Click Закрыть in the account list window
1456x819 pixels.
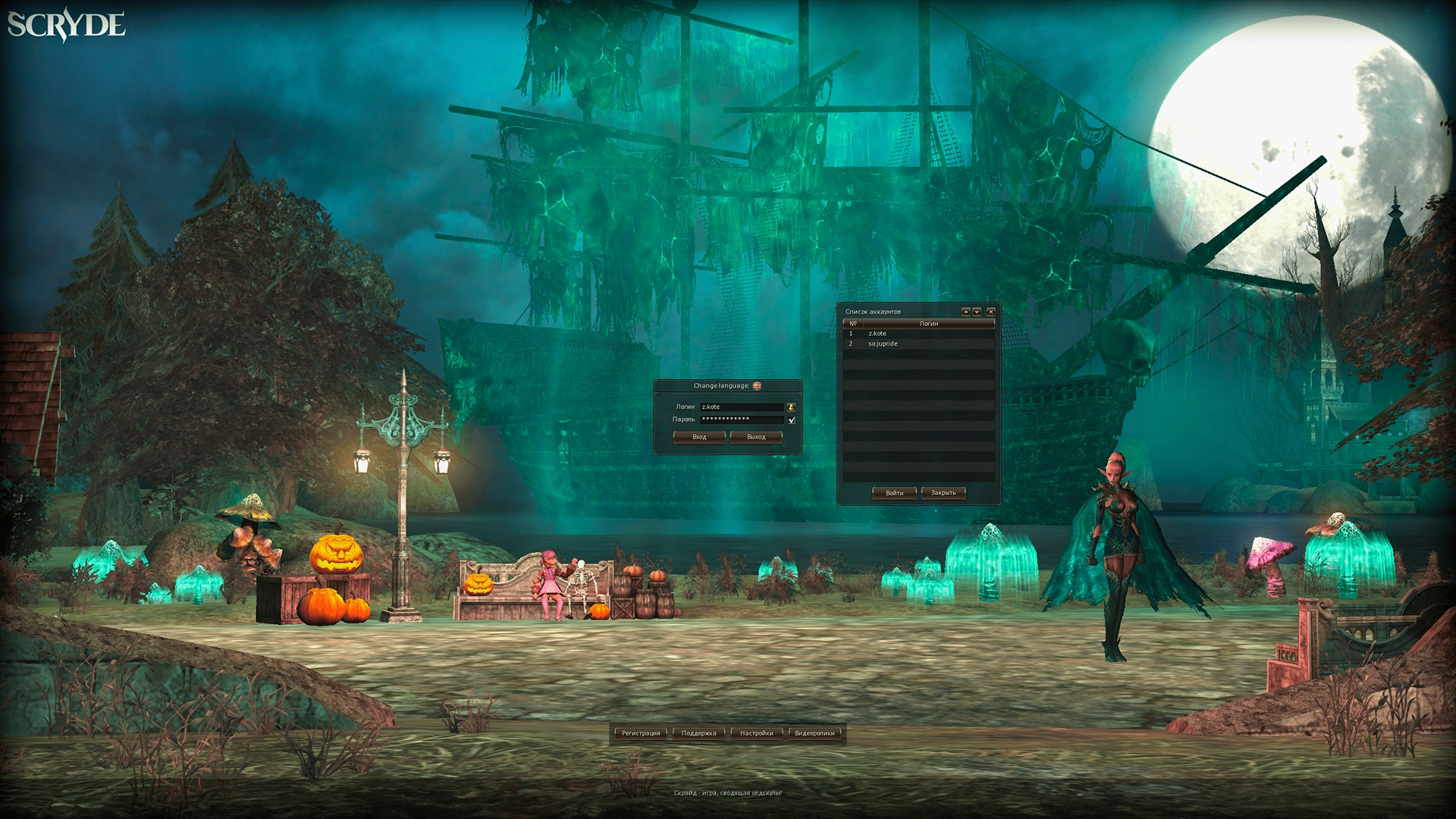point(943,493)
